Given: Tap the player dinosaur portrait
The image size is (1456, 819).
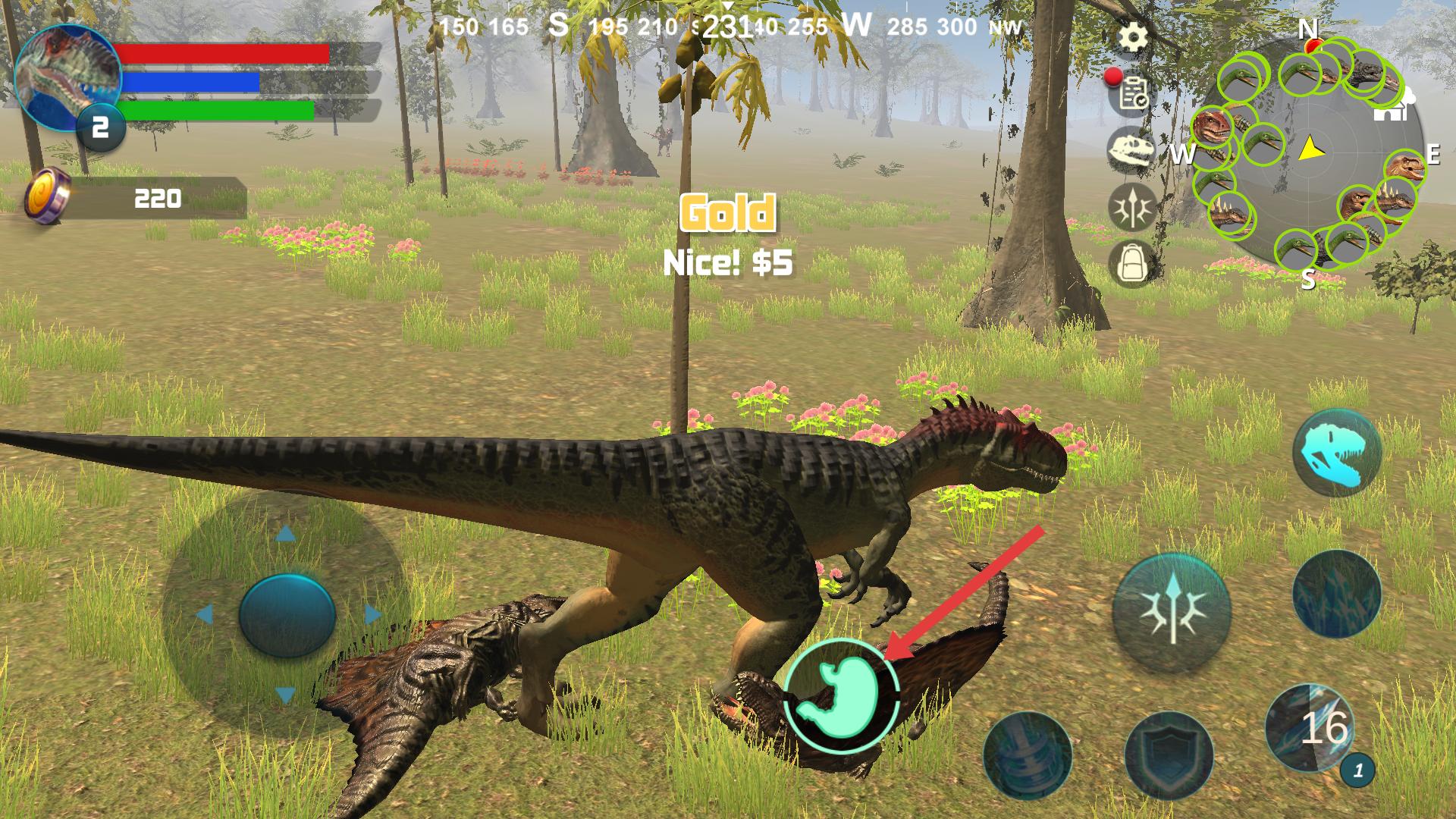Looking at the screenshot, I should click(x=67, y=76).
